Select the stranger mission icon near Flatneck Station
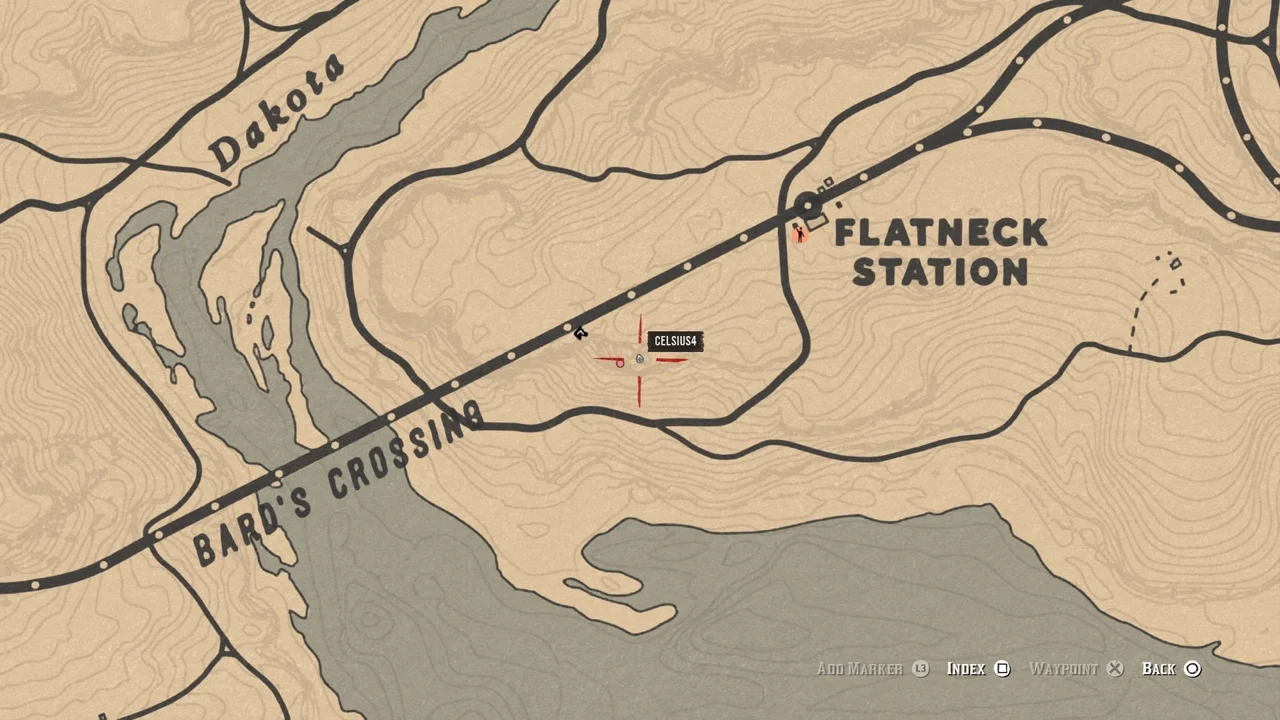The image size is (1280, 720). [x=801, y=234]
